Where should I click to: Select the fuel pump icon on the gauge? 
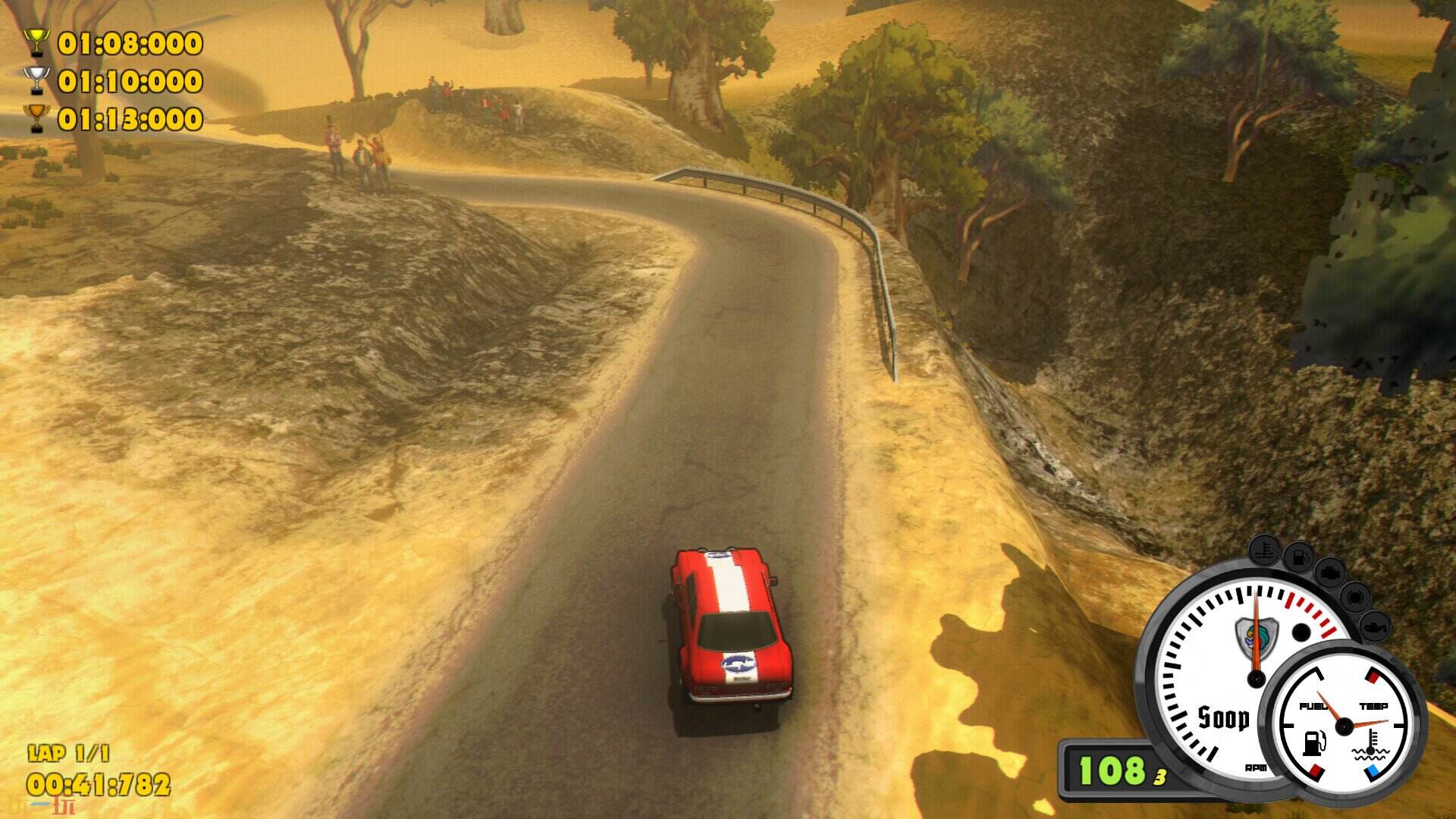pos(1313,743)
